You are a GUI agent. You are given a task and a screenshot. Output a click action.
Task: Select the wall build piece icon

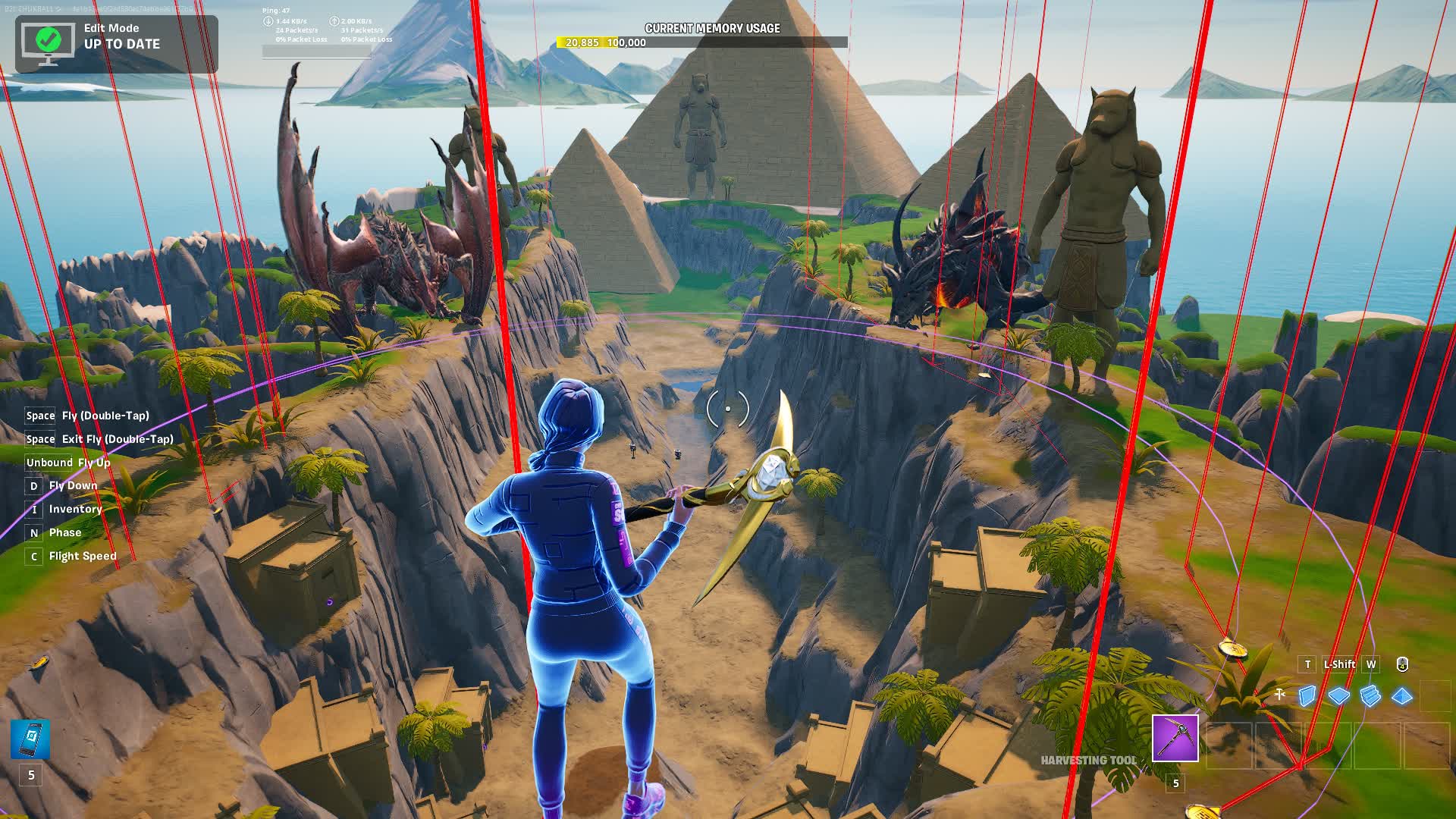click(1308, 695)
